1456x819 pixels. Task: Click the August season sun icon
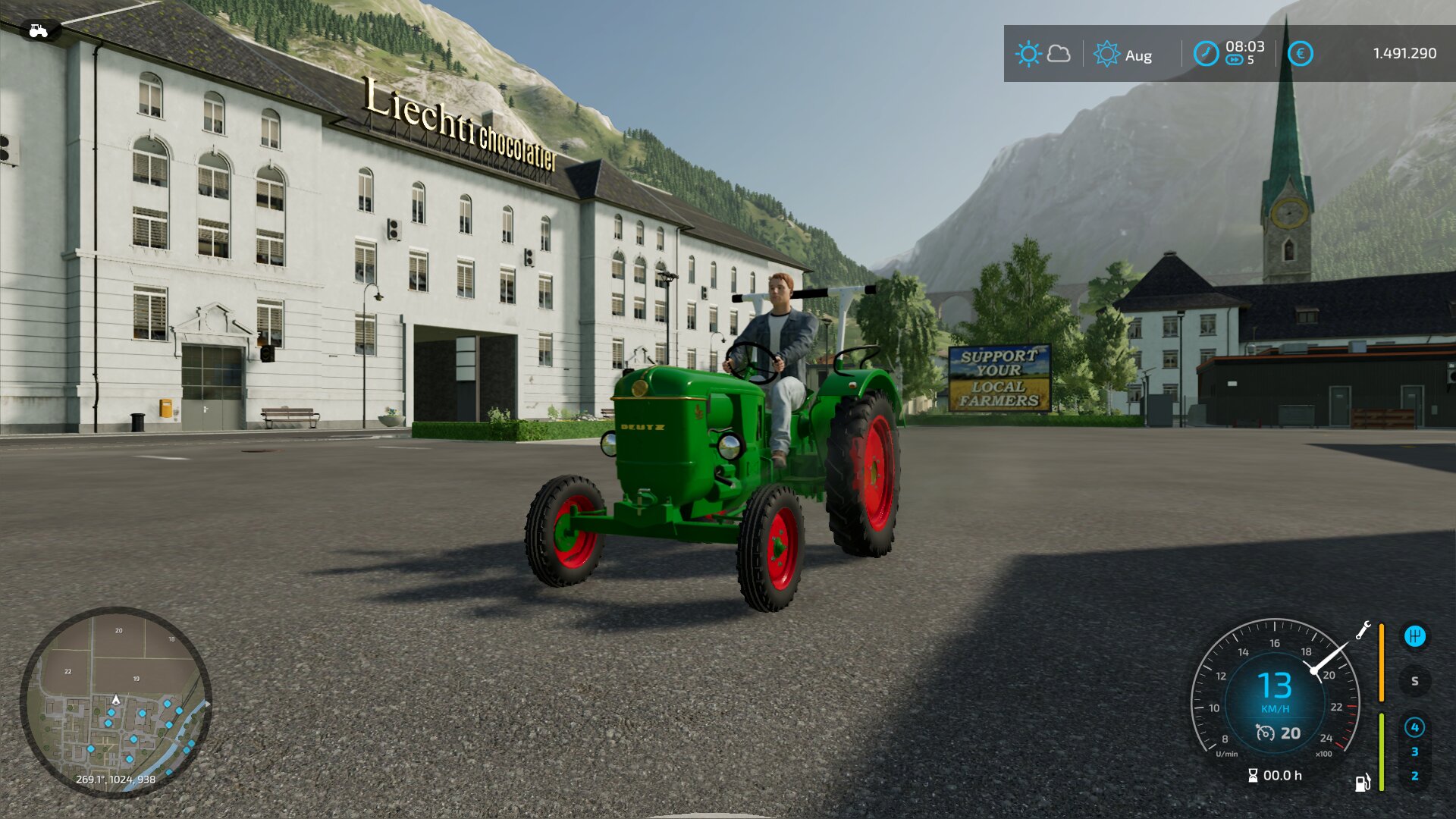pos(1106,54)
